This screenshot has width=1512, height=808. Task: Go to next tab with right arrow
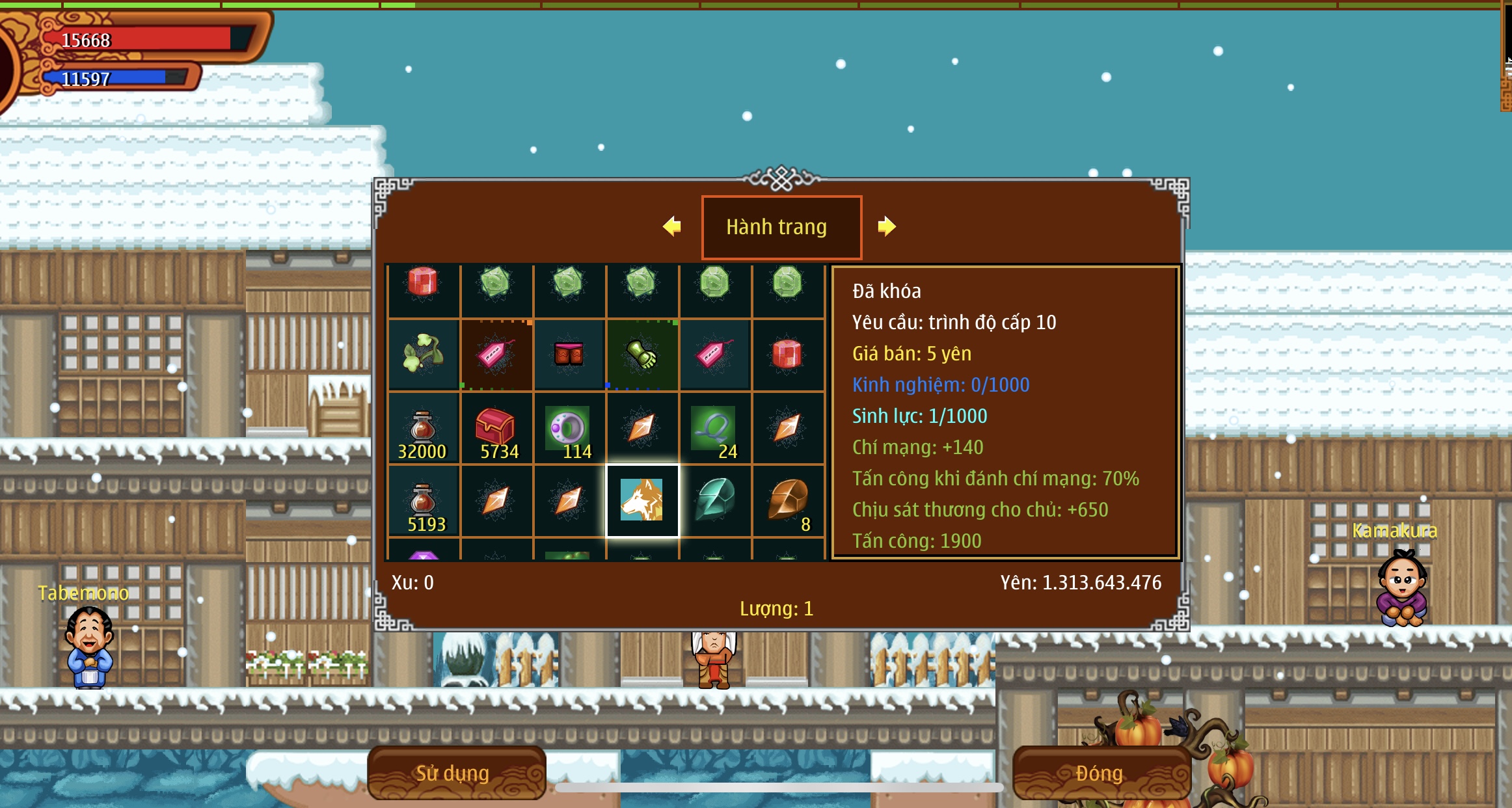tap(886, 226)
